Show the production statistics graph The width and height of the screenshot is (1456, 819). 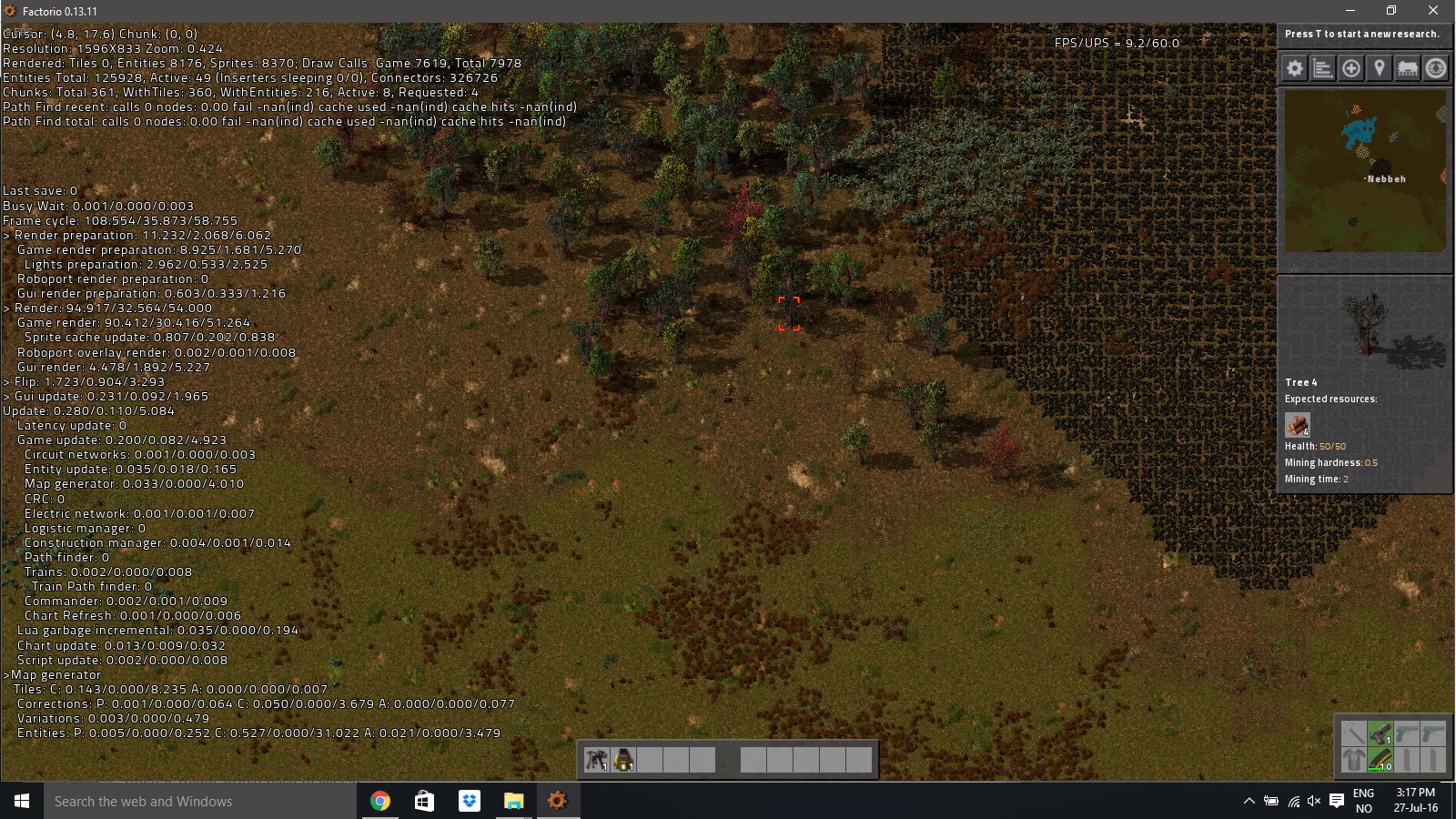pos(1323,68)
